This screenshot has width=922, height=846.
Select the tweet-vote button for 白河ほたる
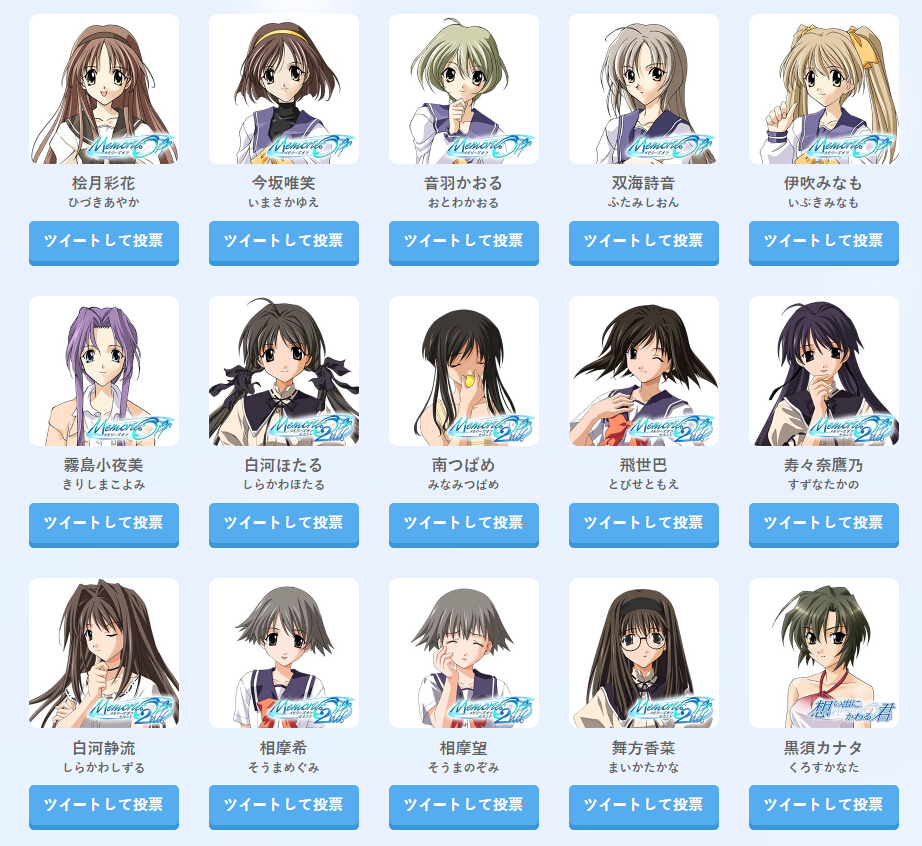284,524
